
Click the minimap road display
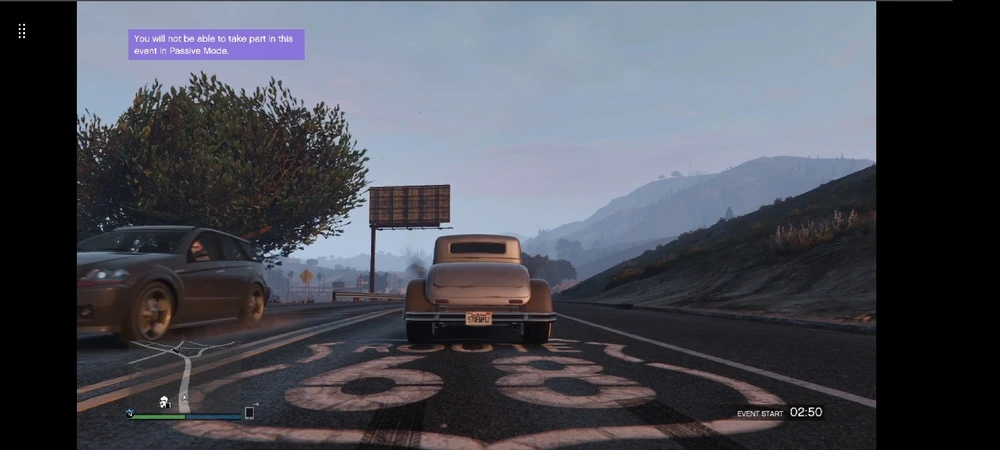point(188,372)
